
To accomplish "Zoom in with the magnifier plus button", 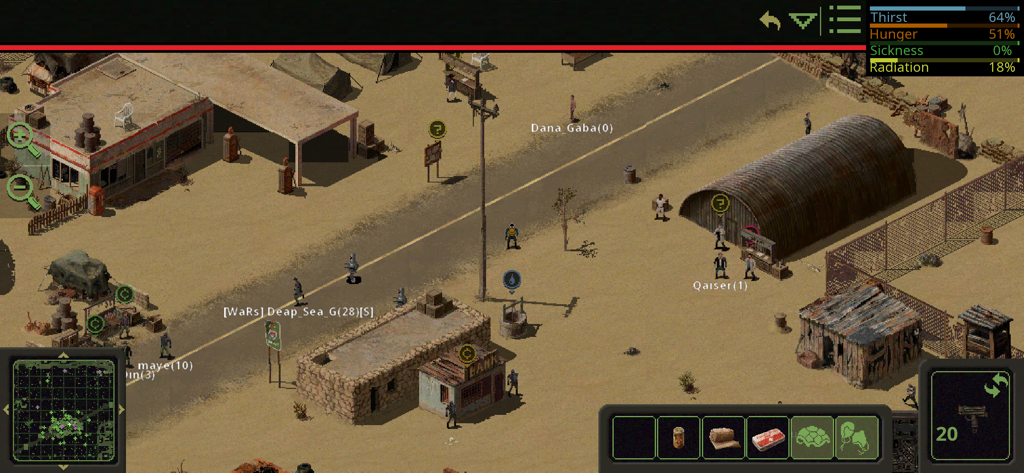I will pos(24,138).
